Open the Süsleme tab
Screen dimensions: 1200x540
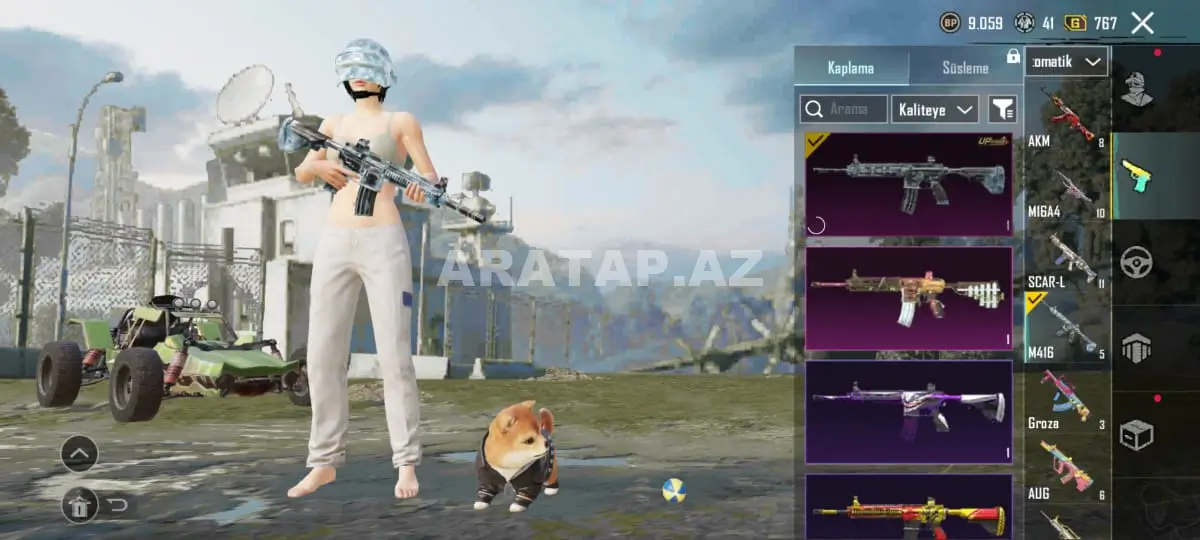click(965, 68)
